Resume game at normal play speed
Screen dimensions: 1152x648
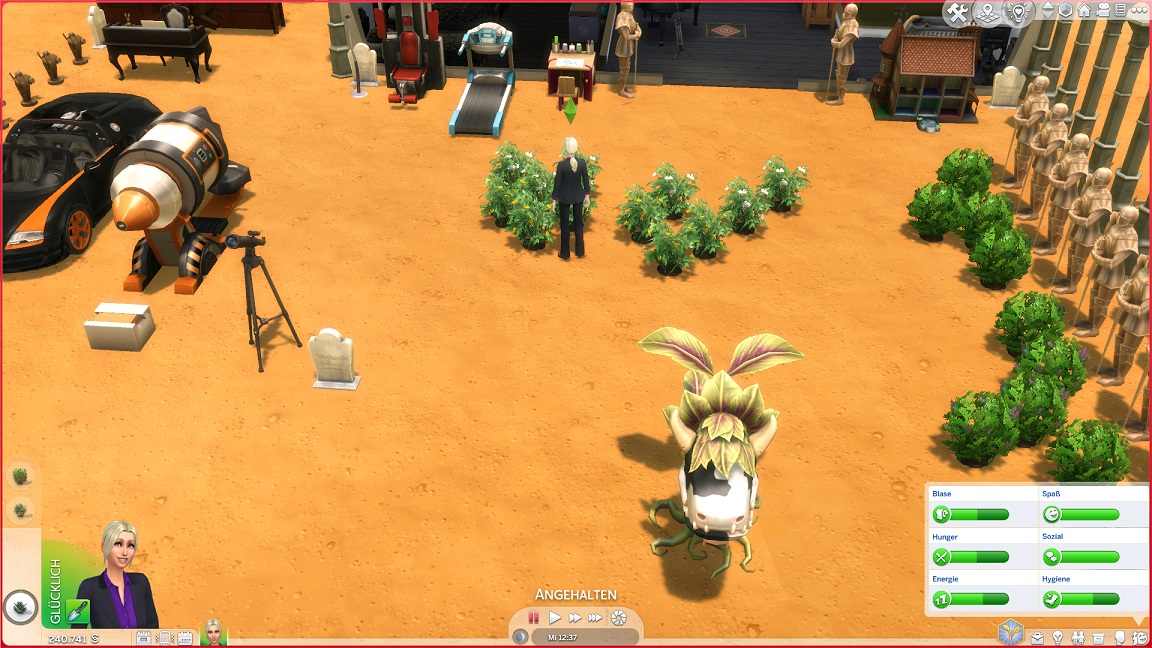pyautogui.click(x=555, y=618)
